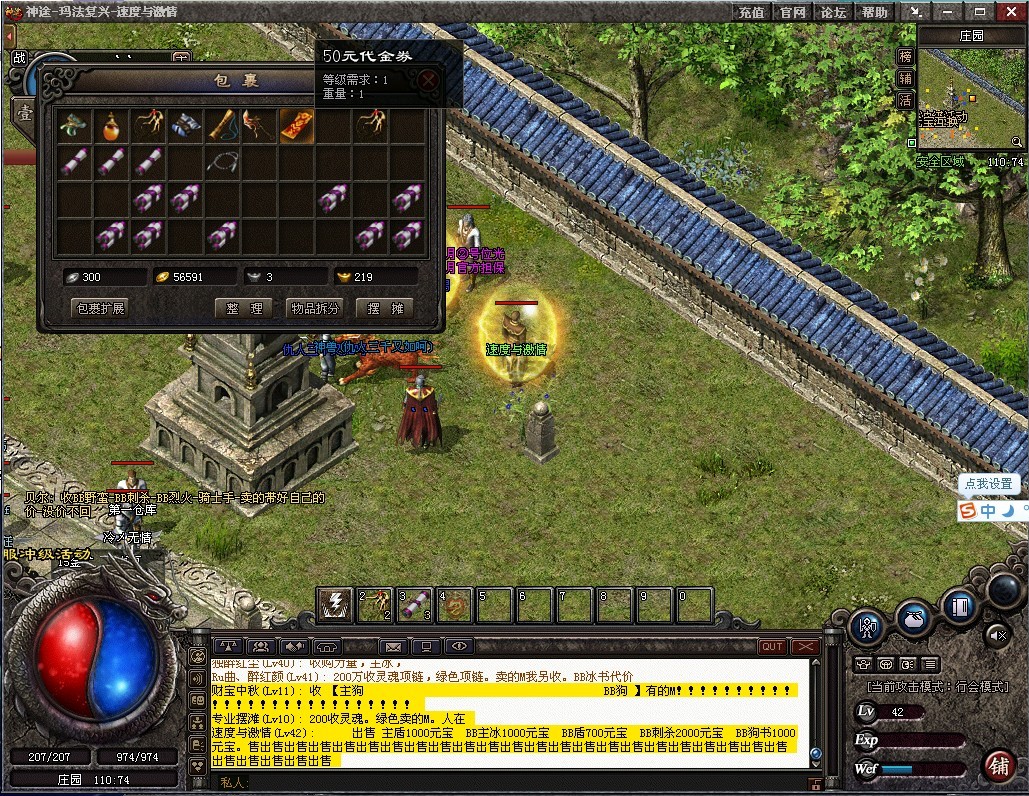Open the 帮助 help menu

coord(874,12)
